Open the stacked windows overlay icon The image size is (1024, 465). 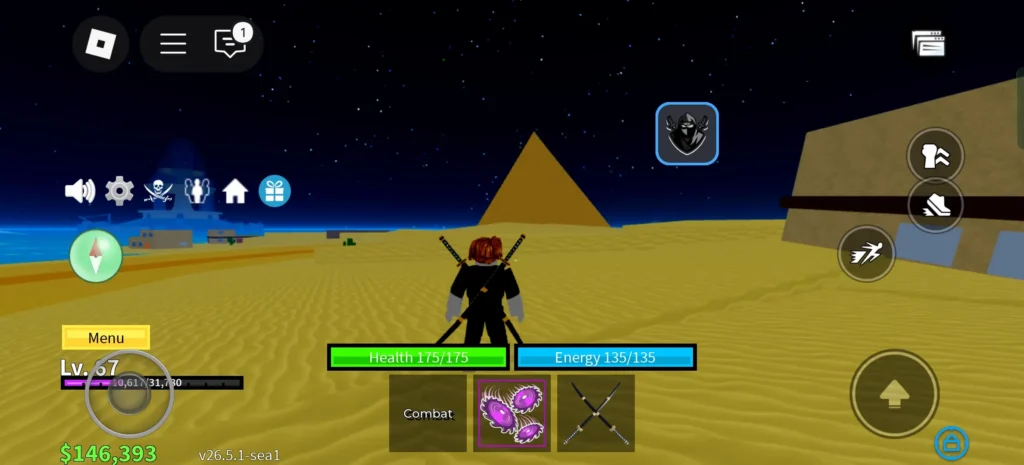click(928, 43)
